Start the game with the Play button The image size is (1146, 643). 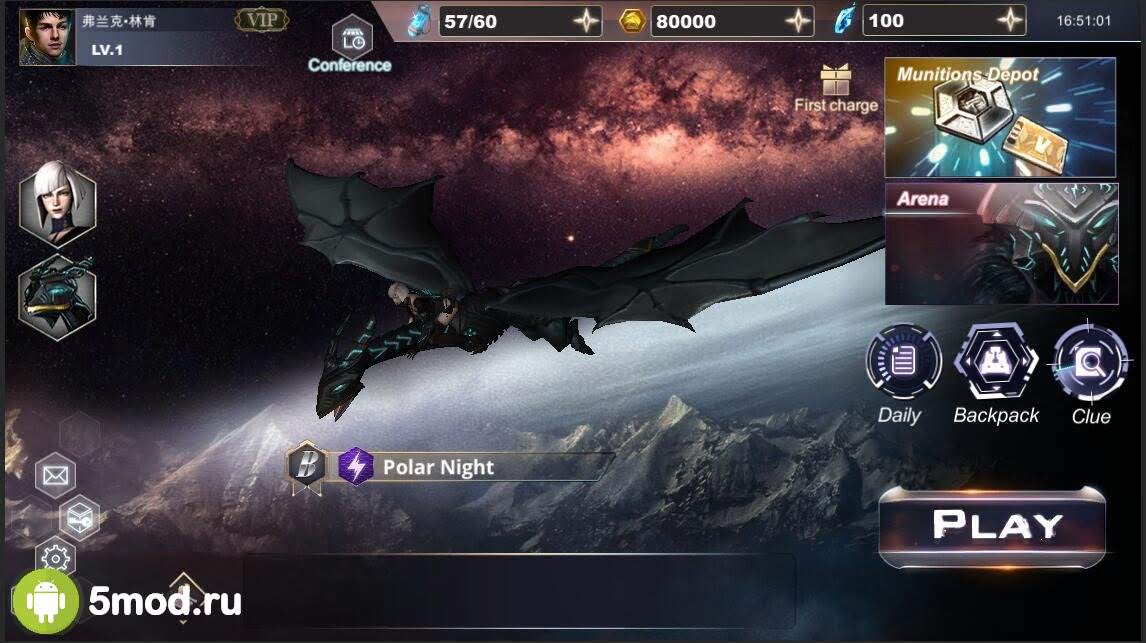pos(991,526)
